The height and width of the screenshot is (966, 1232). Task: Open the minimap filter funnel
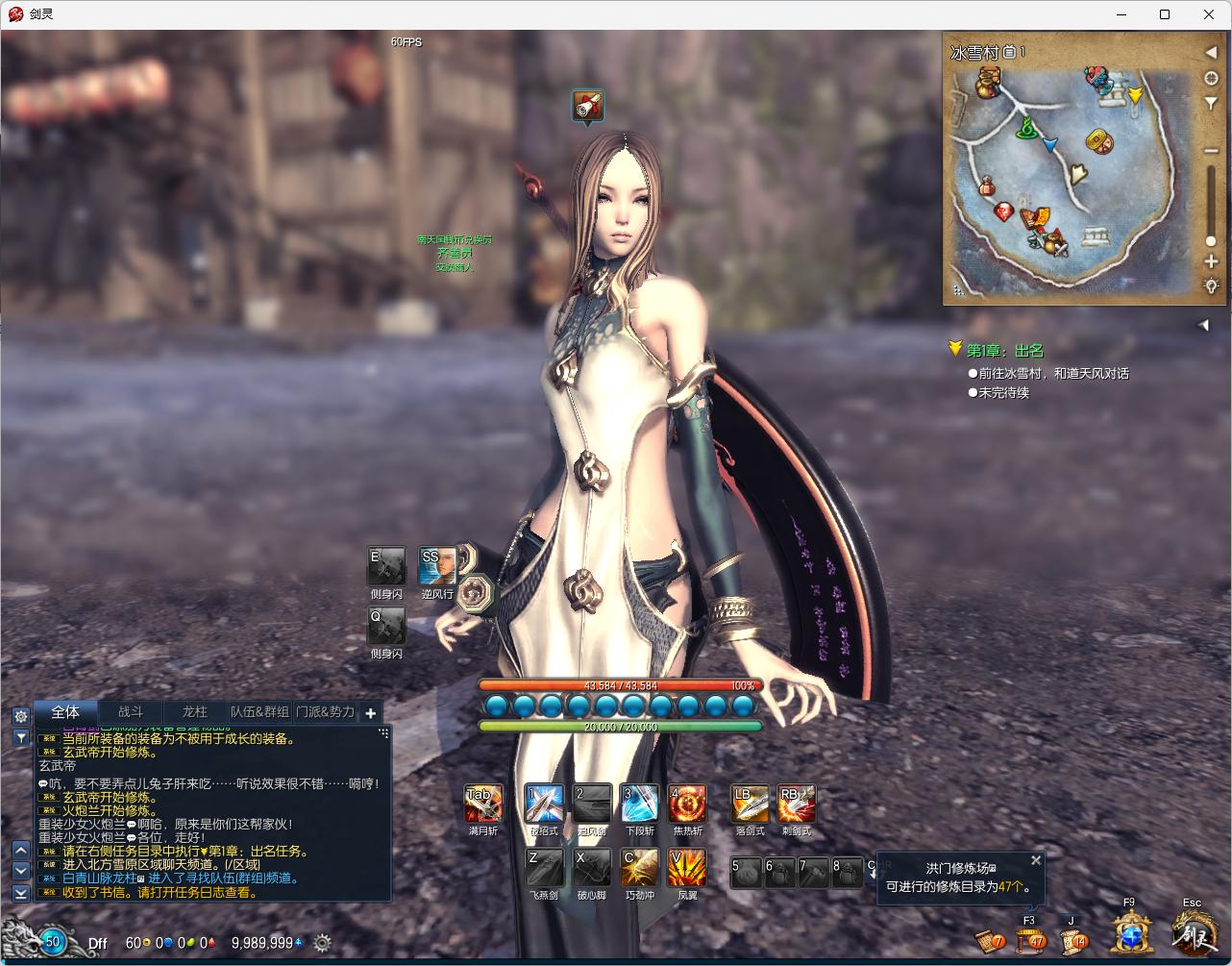(1211, 105)
